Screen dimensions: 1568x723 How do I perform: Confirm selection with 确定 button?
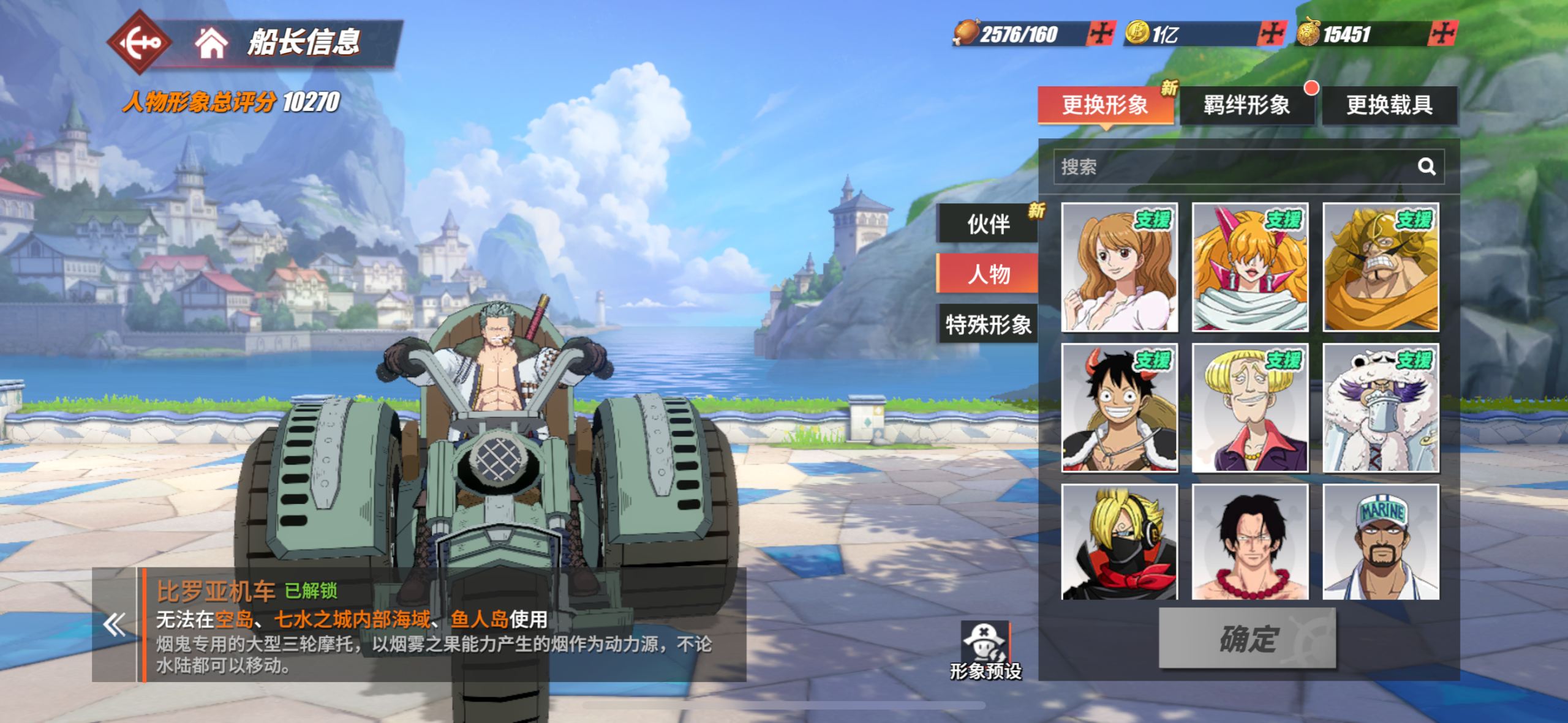point(1247,639)
